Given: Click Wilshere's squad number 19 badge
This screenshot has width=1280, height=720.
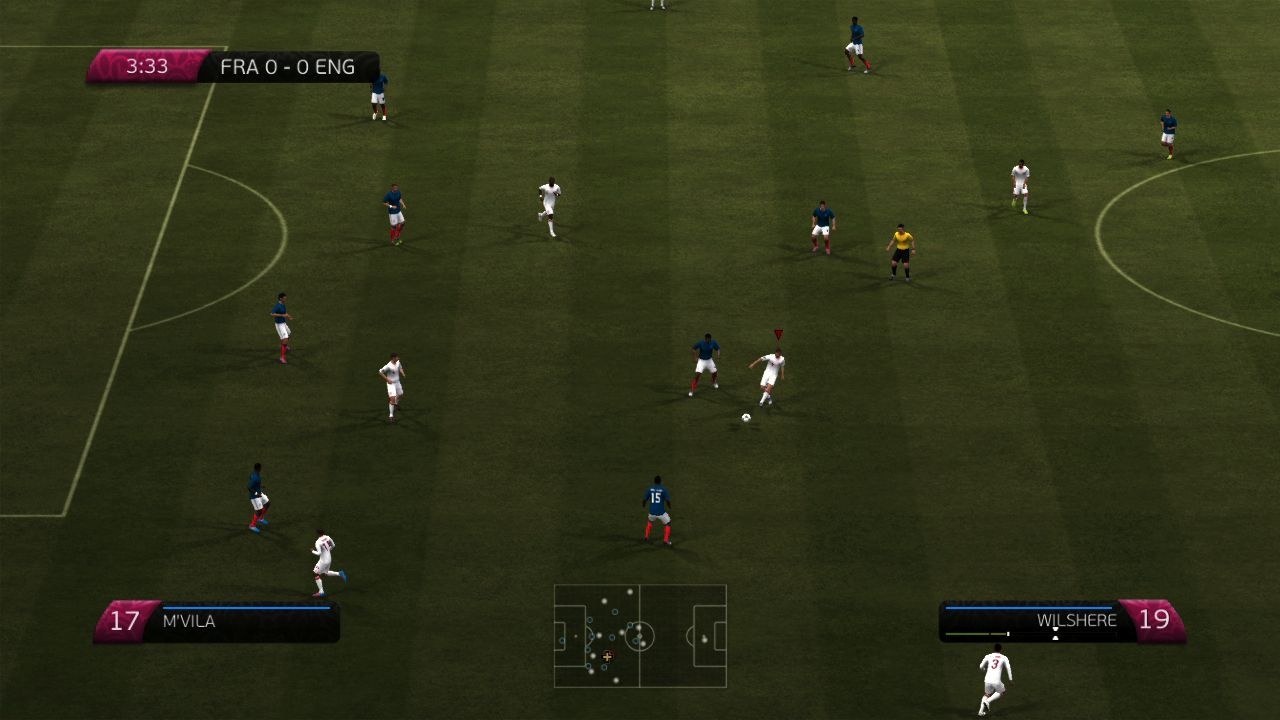Looking at the screenshot, I should 1155,618.
